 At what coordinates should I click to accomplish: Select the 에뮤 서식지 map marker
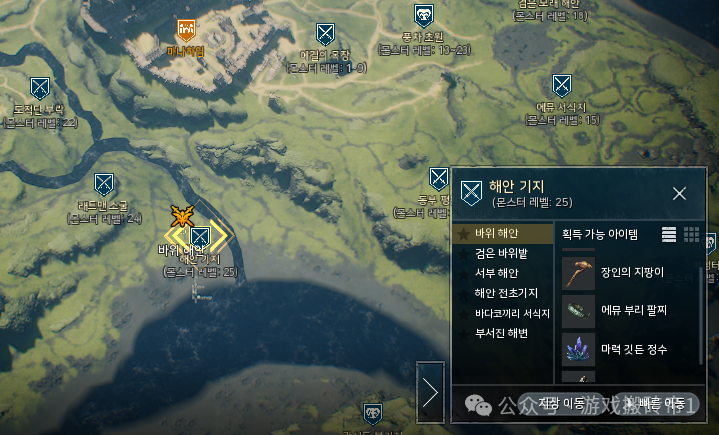(x=562, y=84)
